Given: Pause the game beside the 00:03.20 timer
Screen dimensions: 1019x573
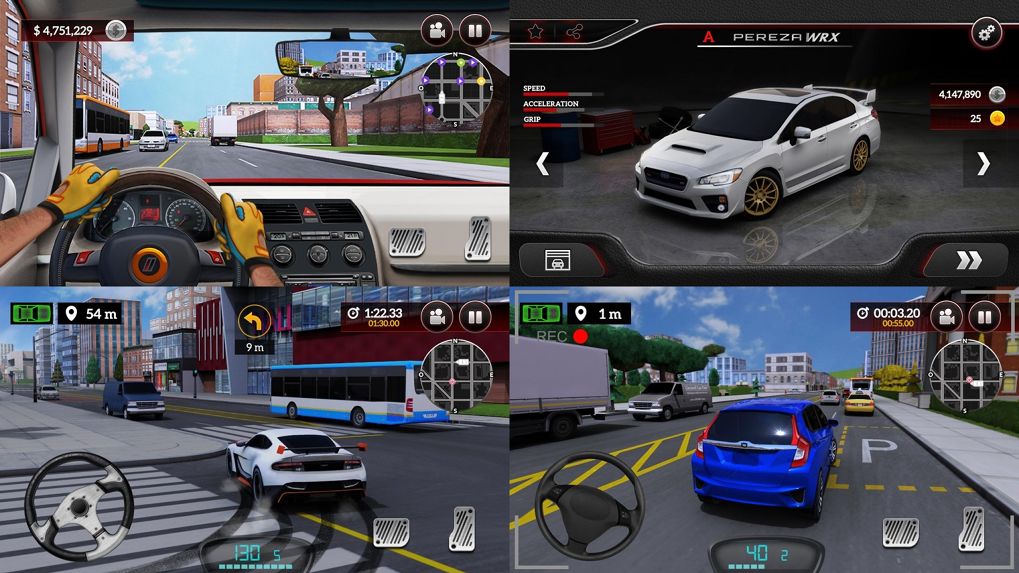Looking at the screenshot, I should [x=985, y=317].
